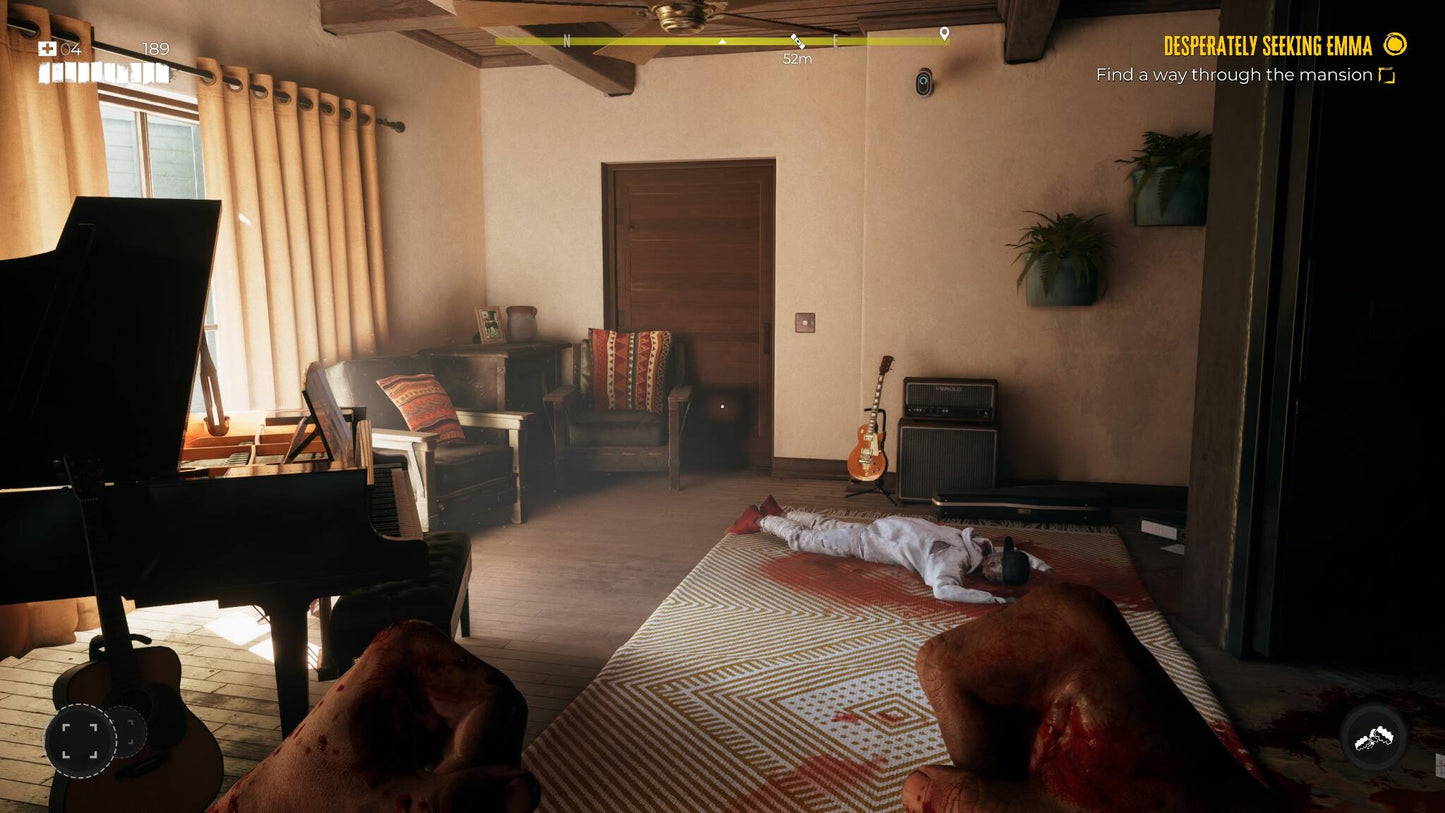Screen dimensions: 1445x813
Task: Click the N marker on the compass bar
Action: point(568,39)
